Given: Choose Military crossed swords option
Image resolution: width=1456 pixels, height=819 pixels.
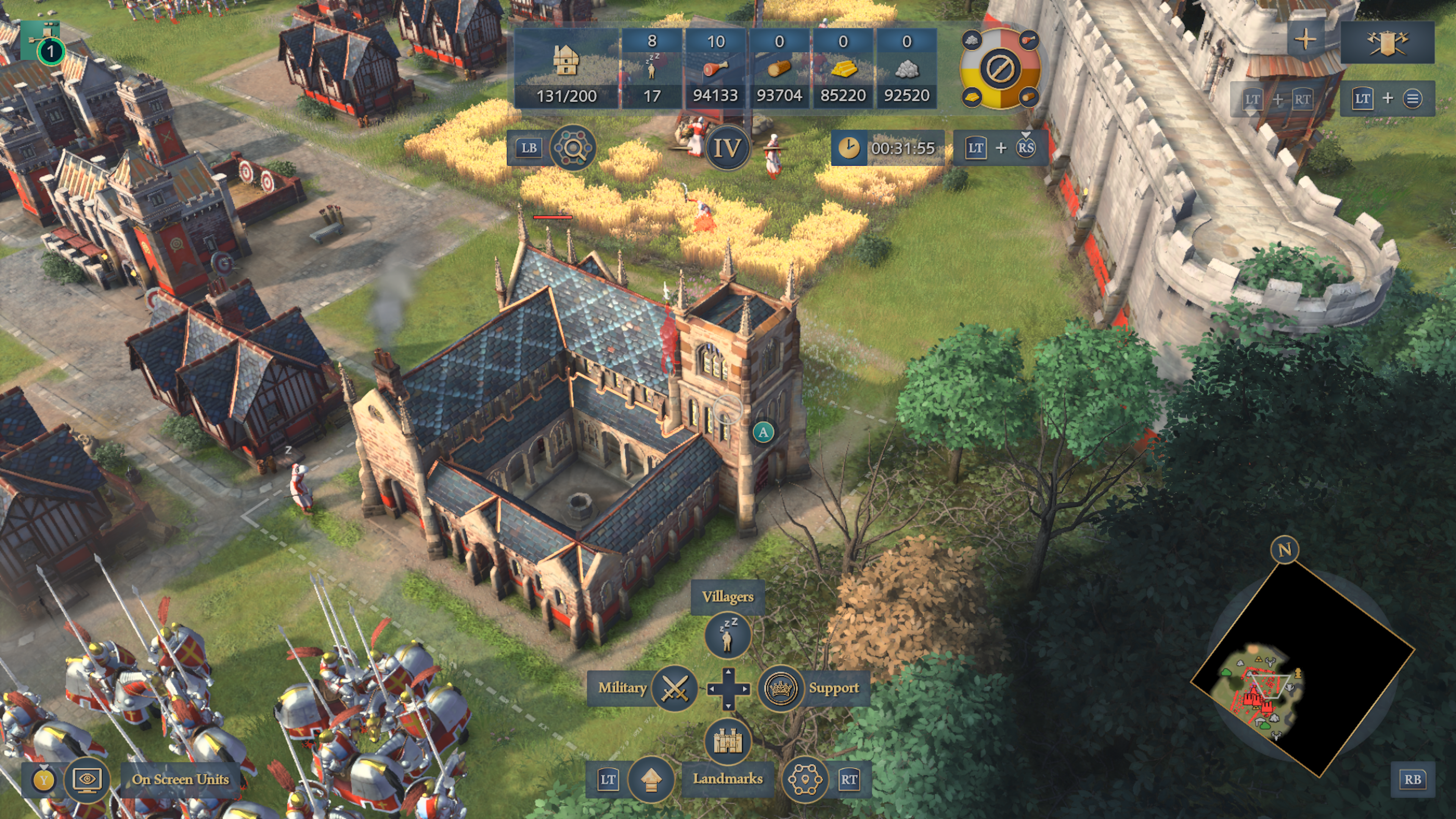Looking at the screenshot, I should click(x=674, y=689).
